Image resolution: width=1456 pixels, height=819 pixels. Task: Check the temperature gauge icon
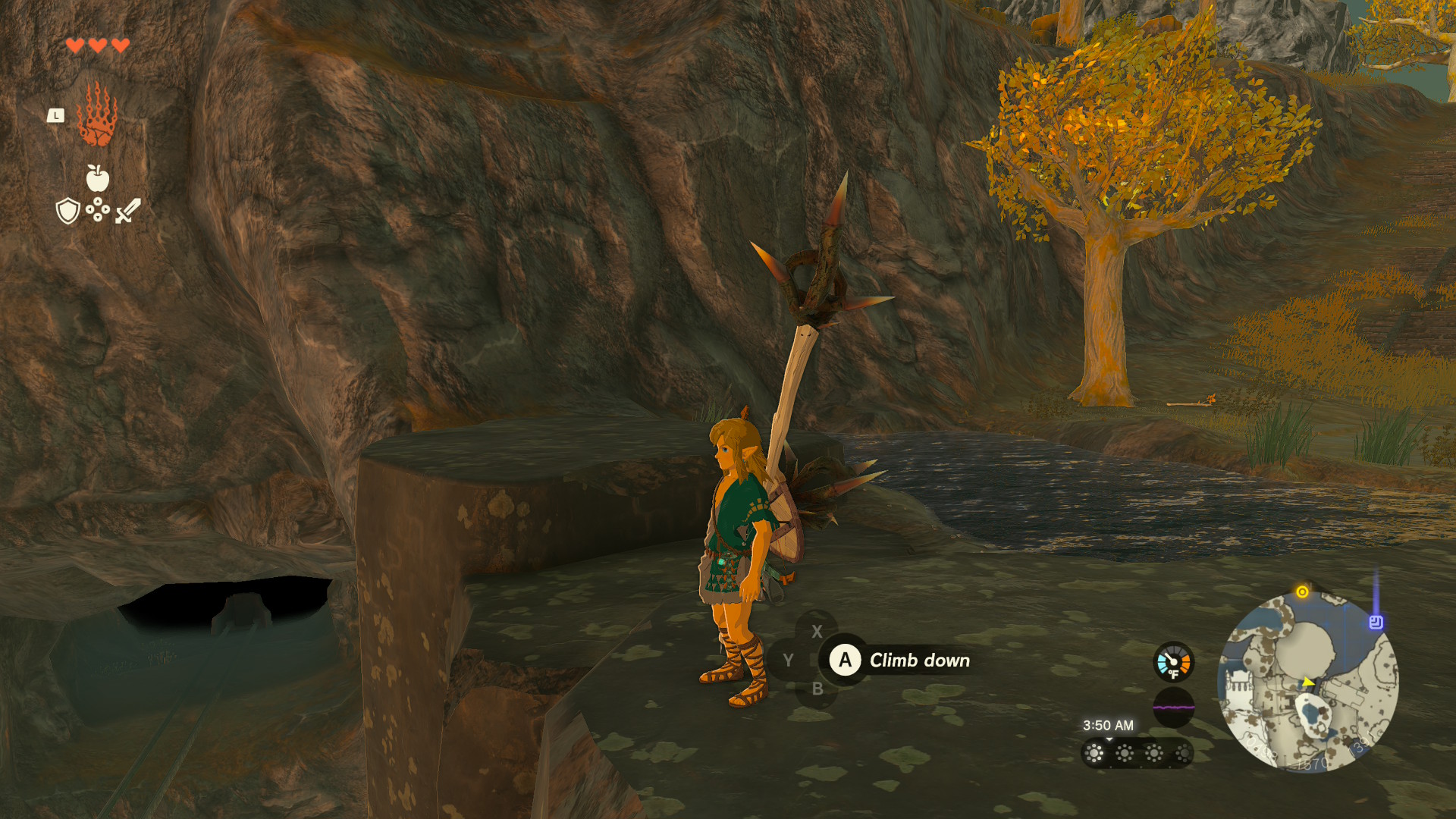[1173, 662]
